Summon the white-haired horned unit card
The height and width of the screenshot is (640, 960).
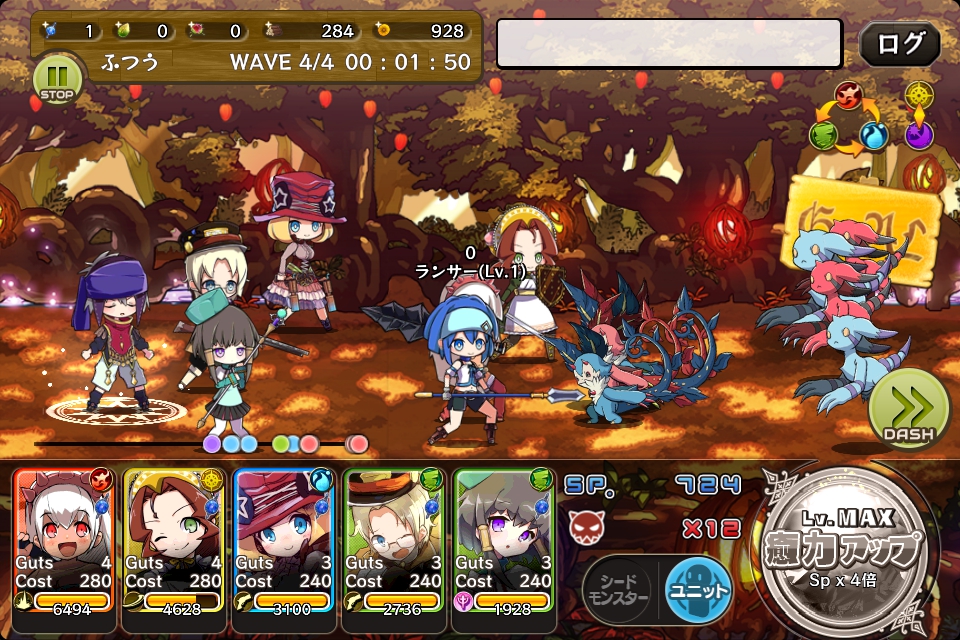pos(65,540)
